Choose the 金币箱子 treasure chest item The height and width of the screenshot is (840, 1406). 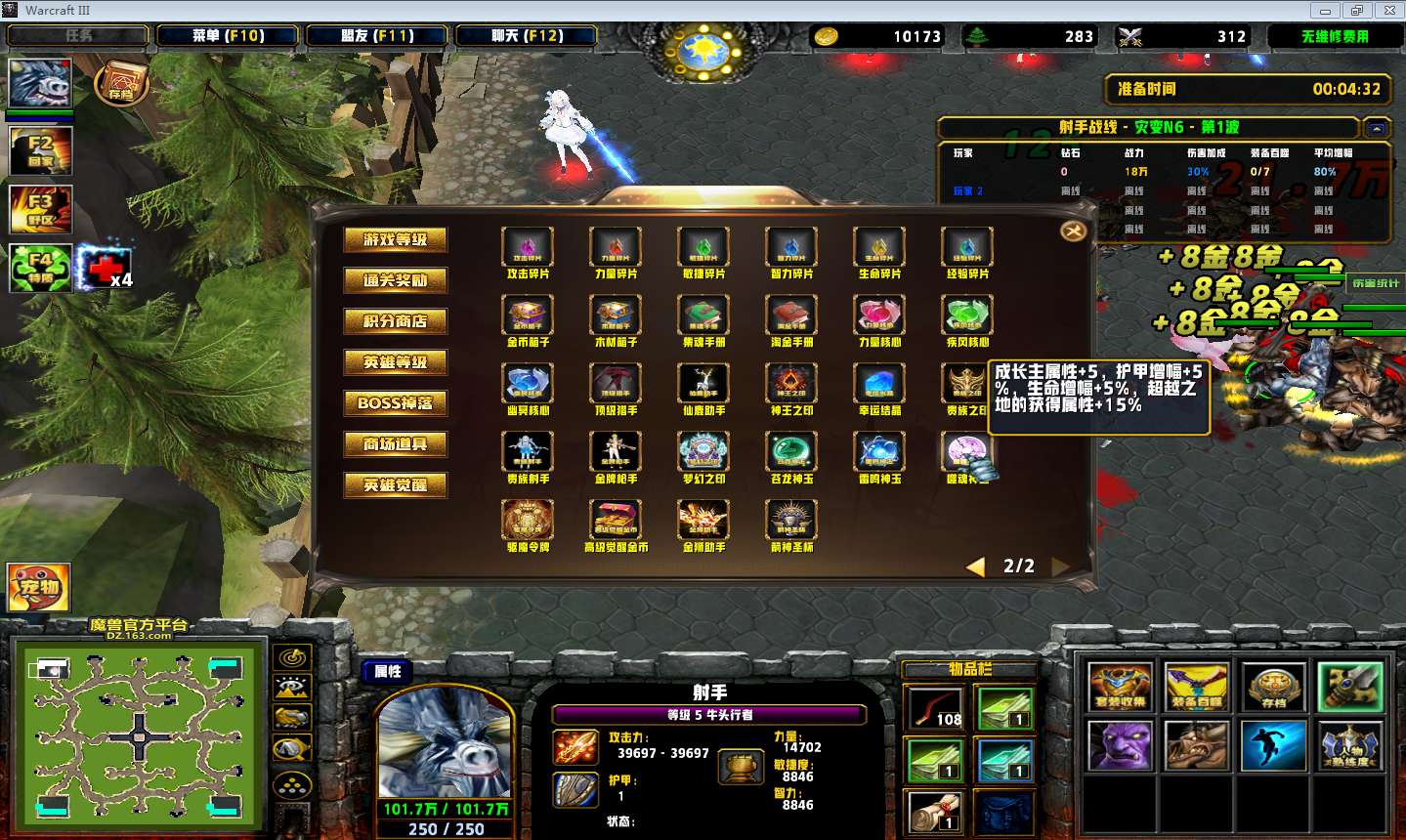pos(528,315)
